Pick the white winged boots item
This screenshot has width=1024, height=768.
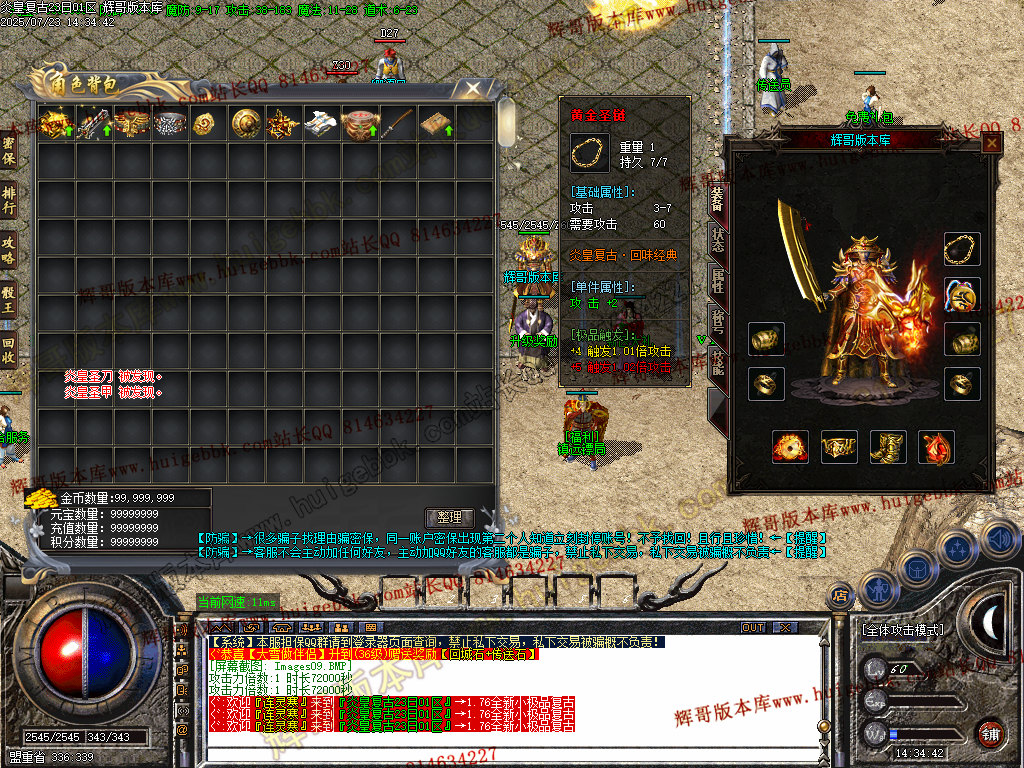tap(322, 124)
